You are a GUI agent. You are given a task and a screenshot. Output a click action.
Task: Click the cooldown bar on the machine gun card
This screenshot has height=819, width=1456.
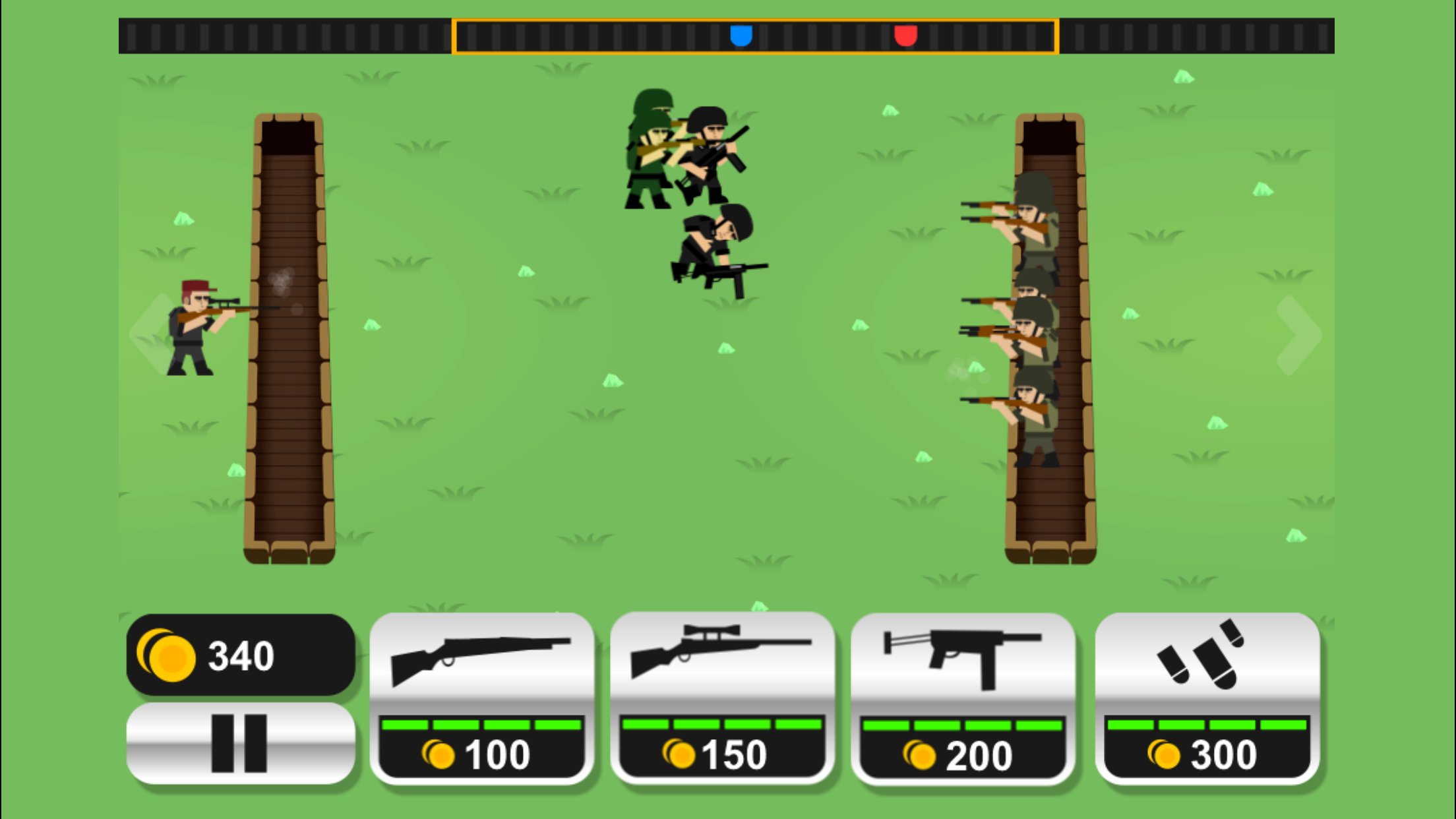[x=963, y=725]
